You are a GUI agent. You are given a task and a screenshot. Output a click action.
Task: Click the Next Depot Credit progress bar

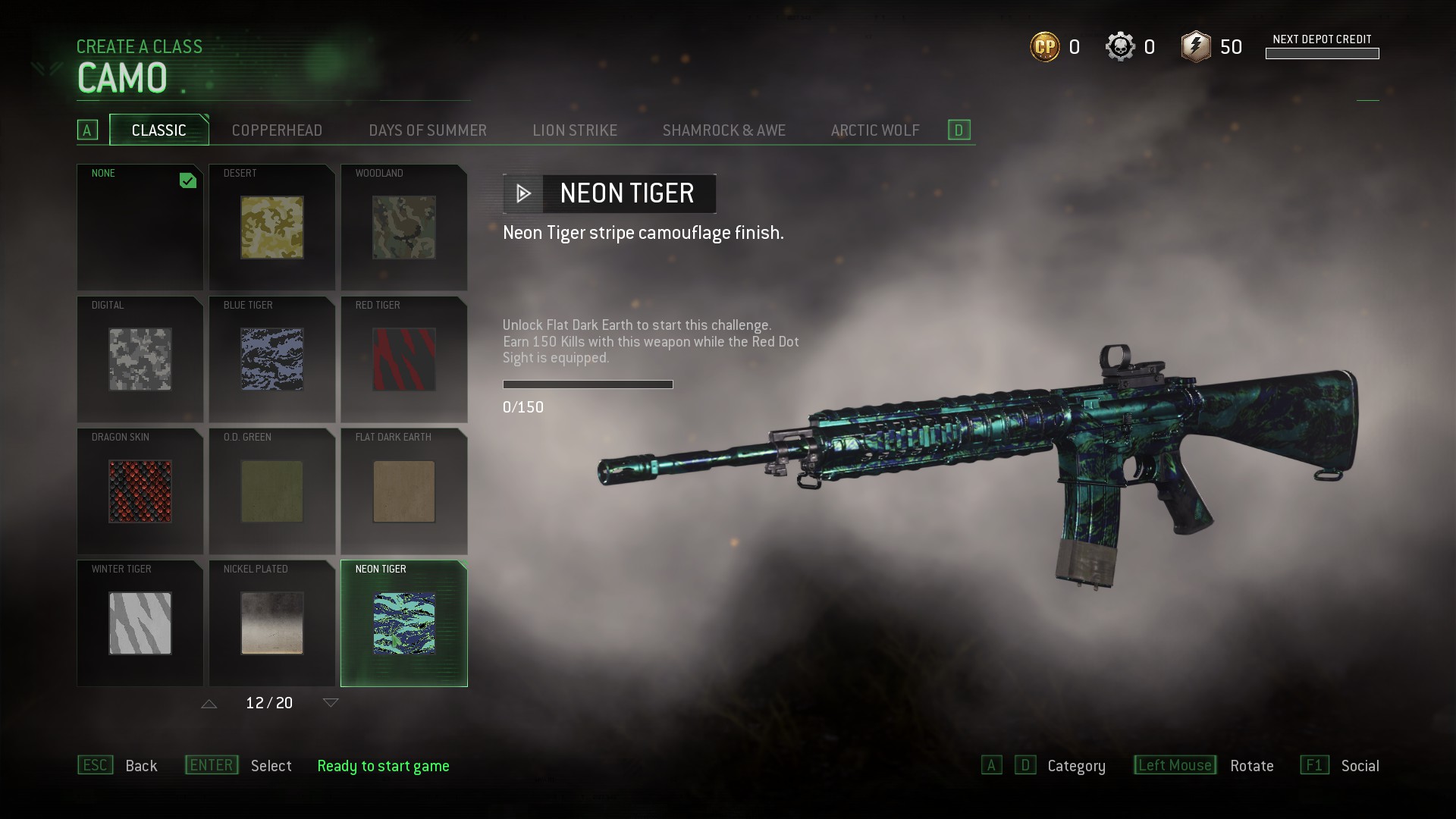click(1323, 53)
